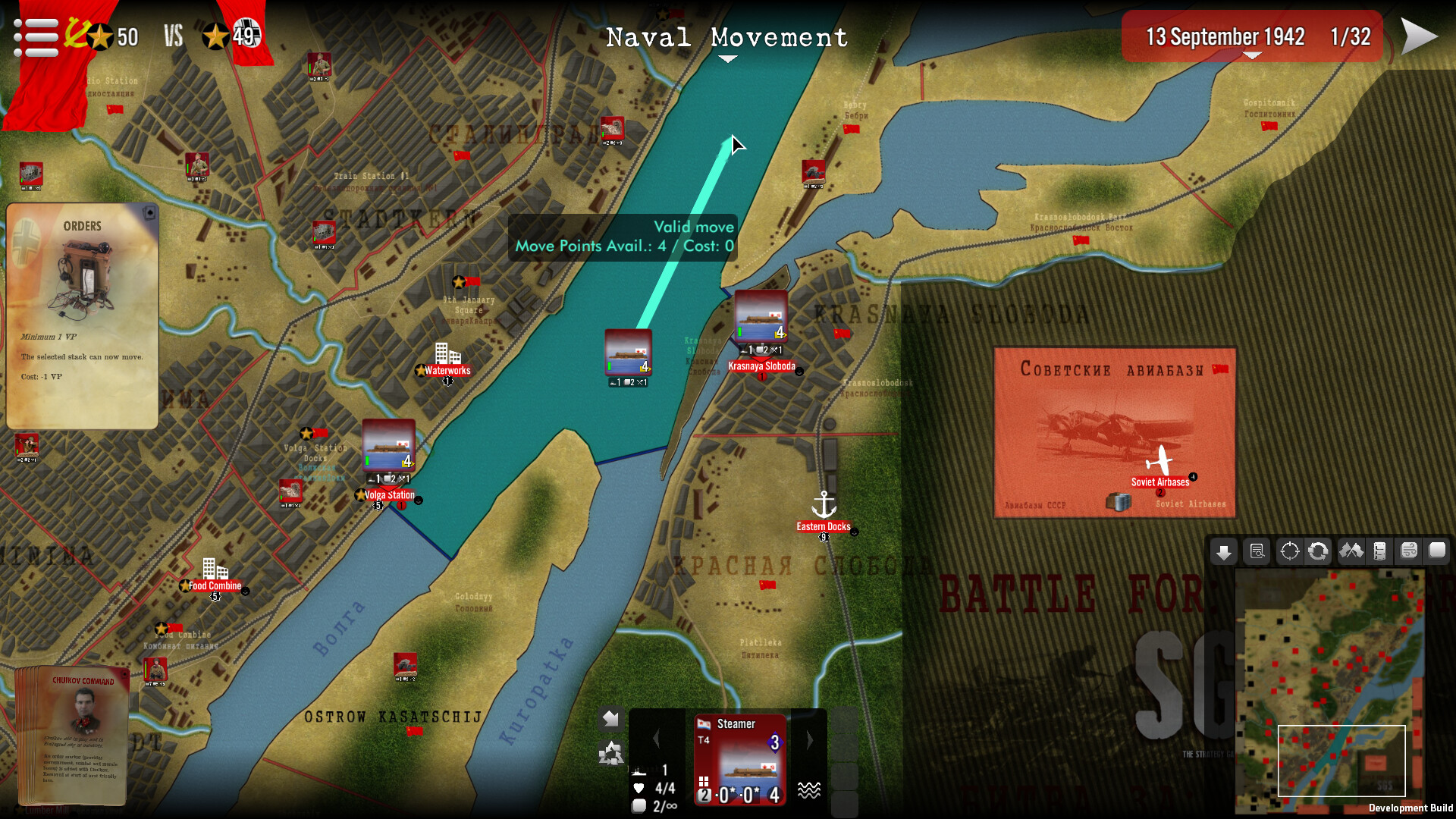Click the film-strip unit list icon near minimap

pos(1379,551)
